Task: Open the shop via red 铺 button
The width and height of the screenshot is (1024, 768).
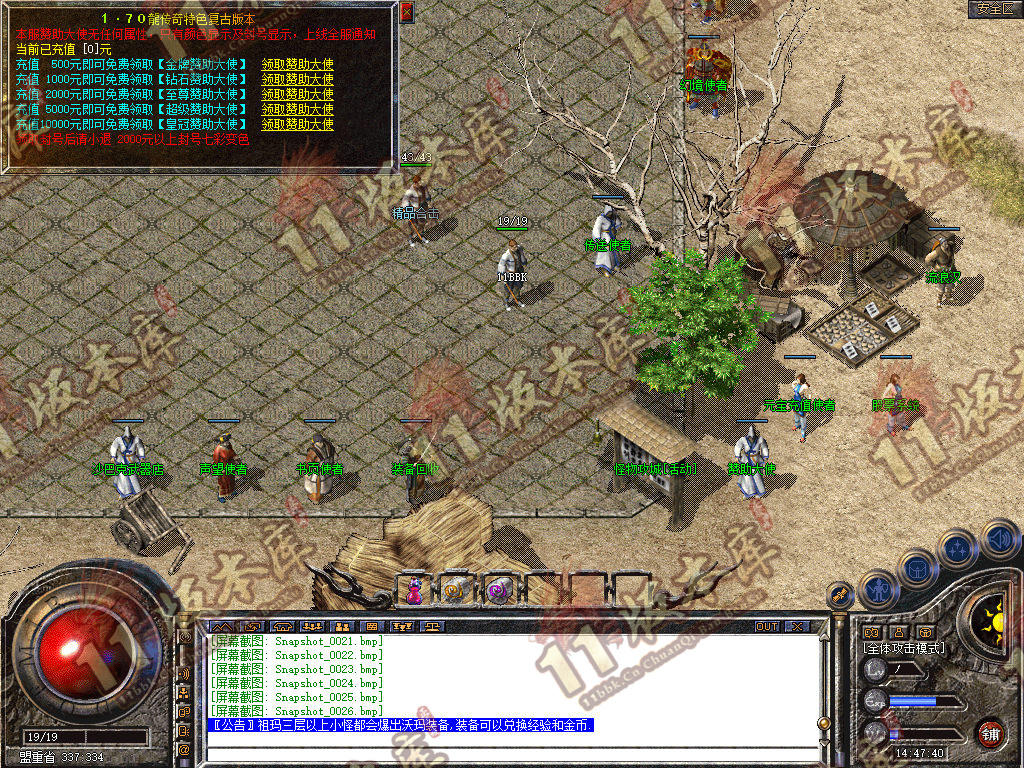Action: (x=990, y=733)
